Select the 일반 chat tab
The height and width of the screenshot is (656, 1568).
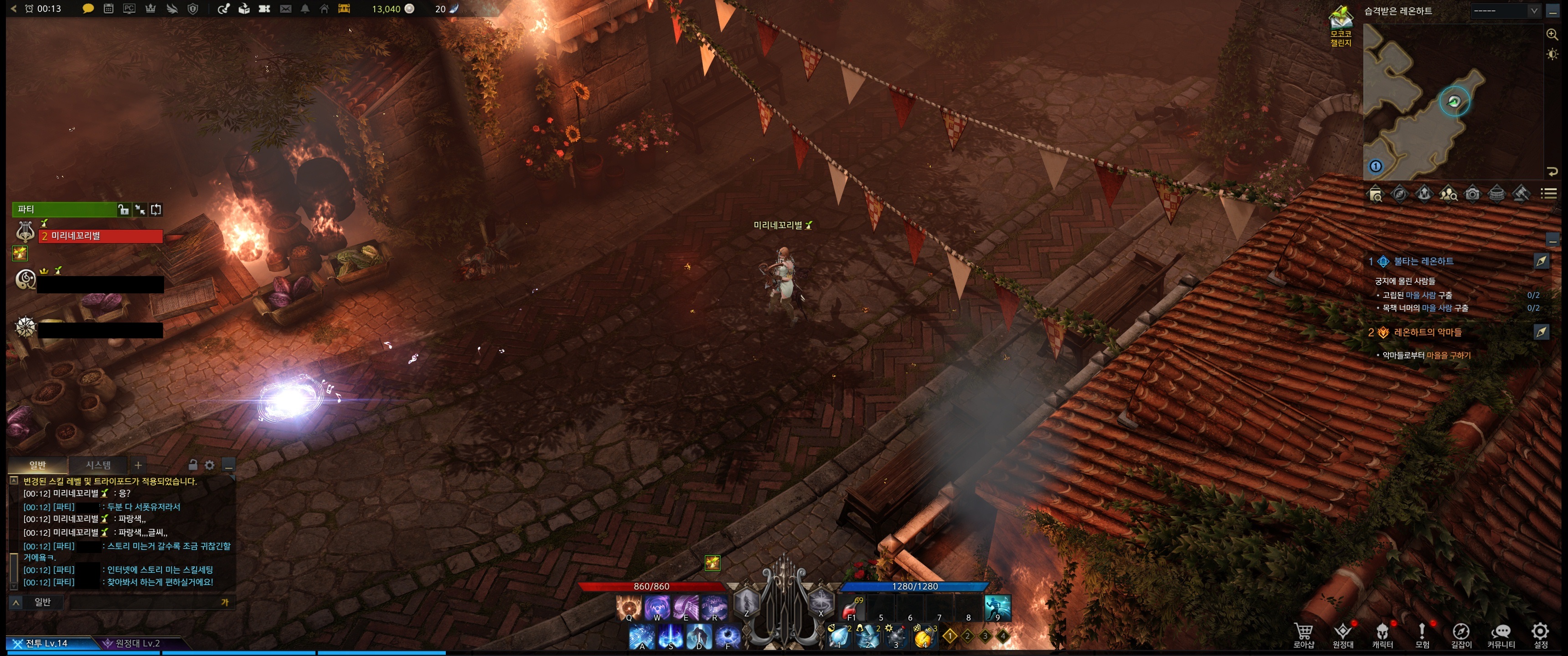pos(38,465)
